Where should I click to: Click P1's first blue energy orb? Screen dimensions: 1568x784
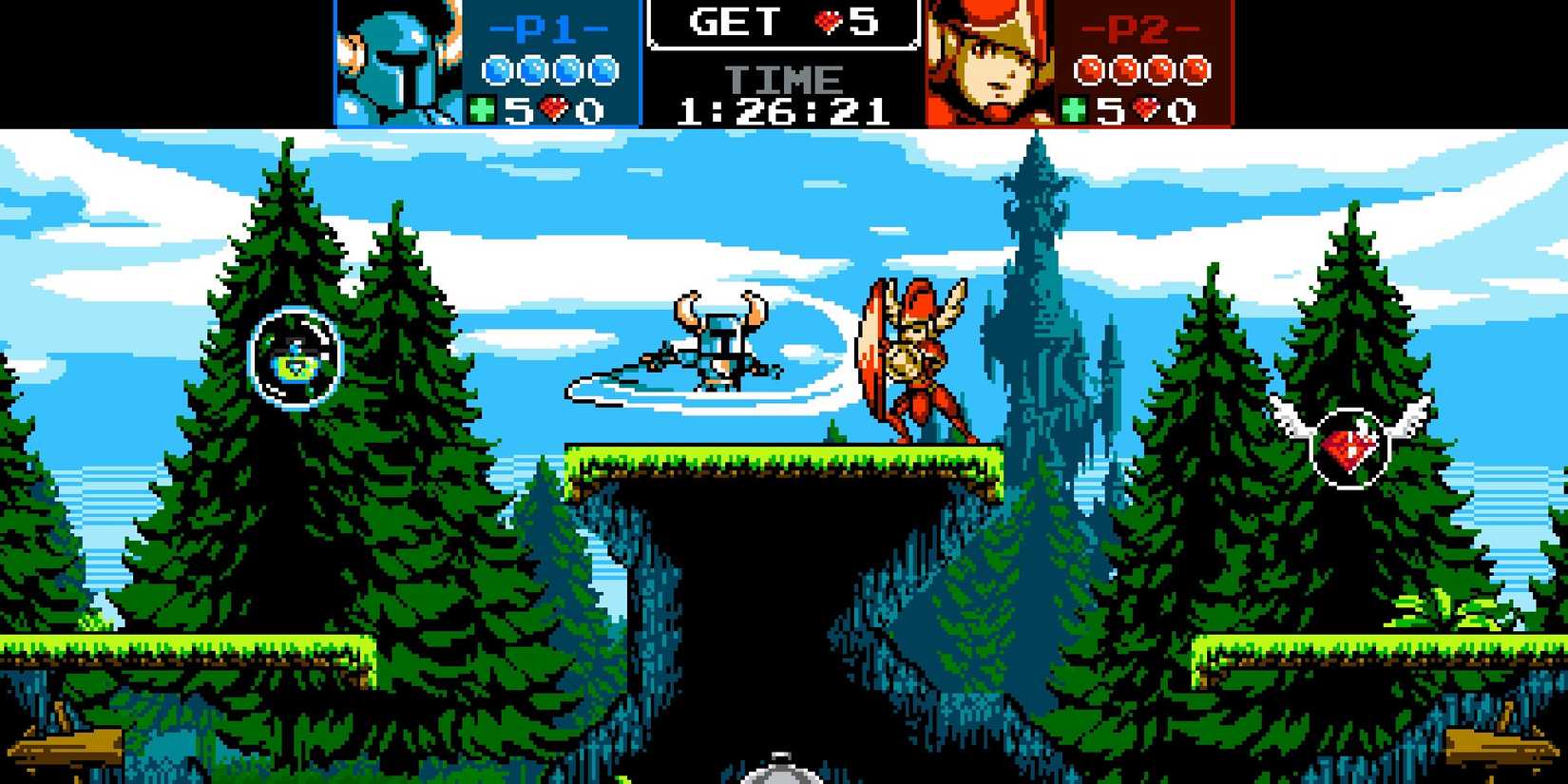pos(497,68)
